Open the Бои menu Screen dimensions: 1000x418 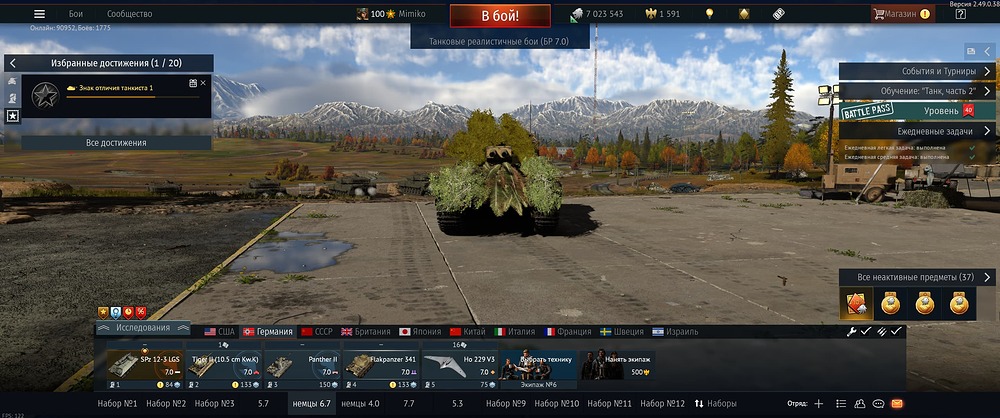(76, 14)
